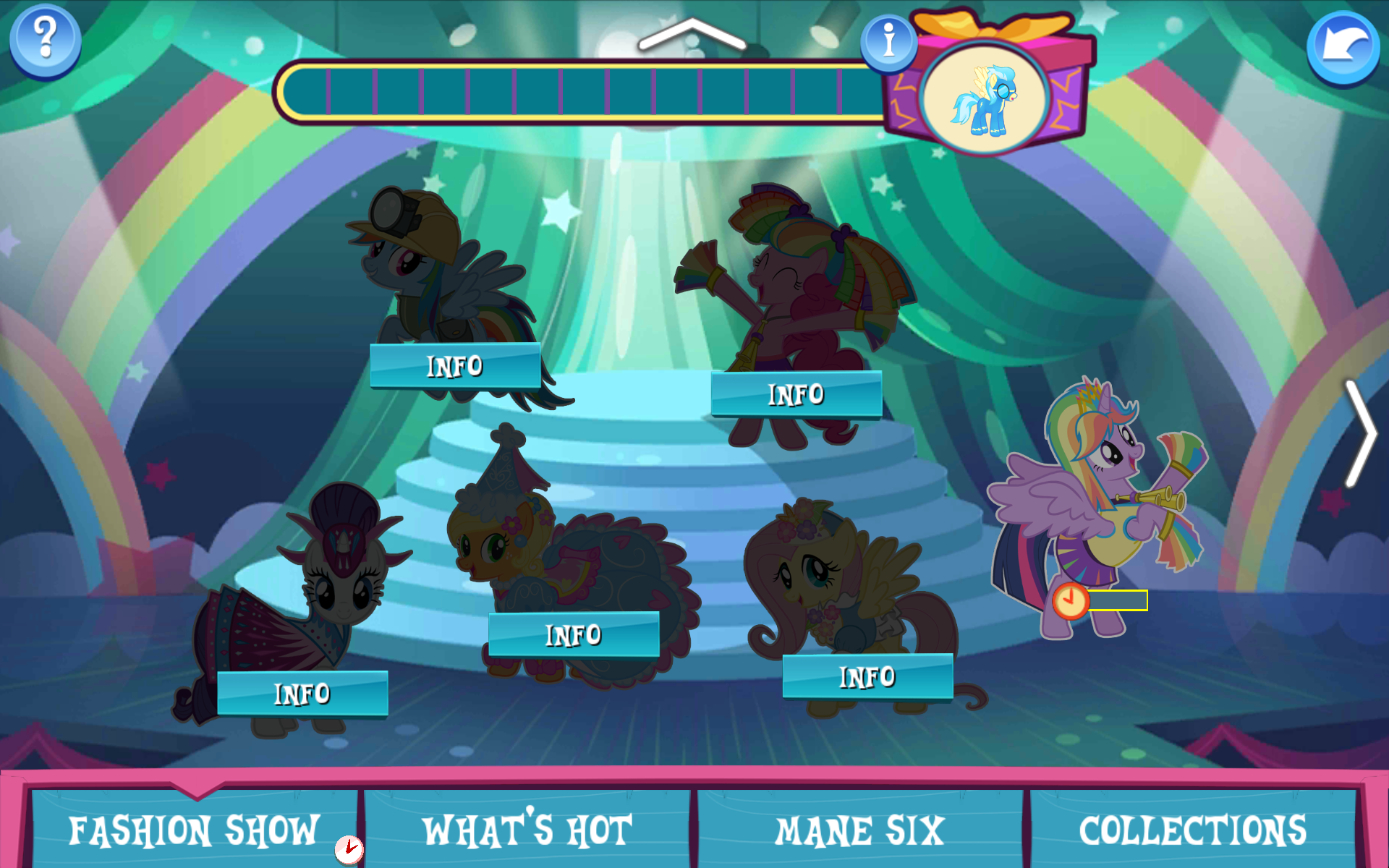Click the info "i" icon near the gift box
The image size is (1389, 868).
(888, 41)
